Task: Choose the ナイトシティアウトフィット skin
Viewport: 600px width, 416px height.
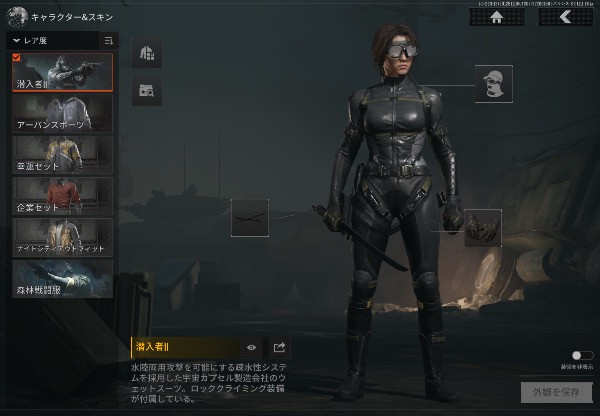Action: (62, 236)
